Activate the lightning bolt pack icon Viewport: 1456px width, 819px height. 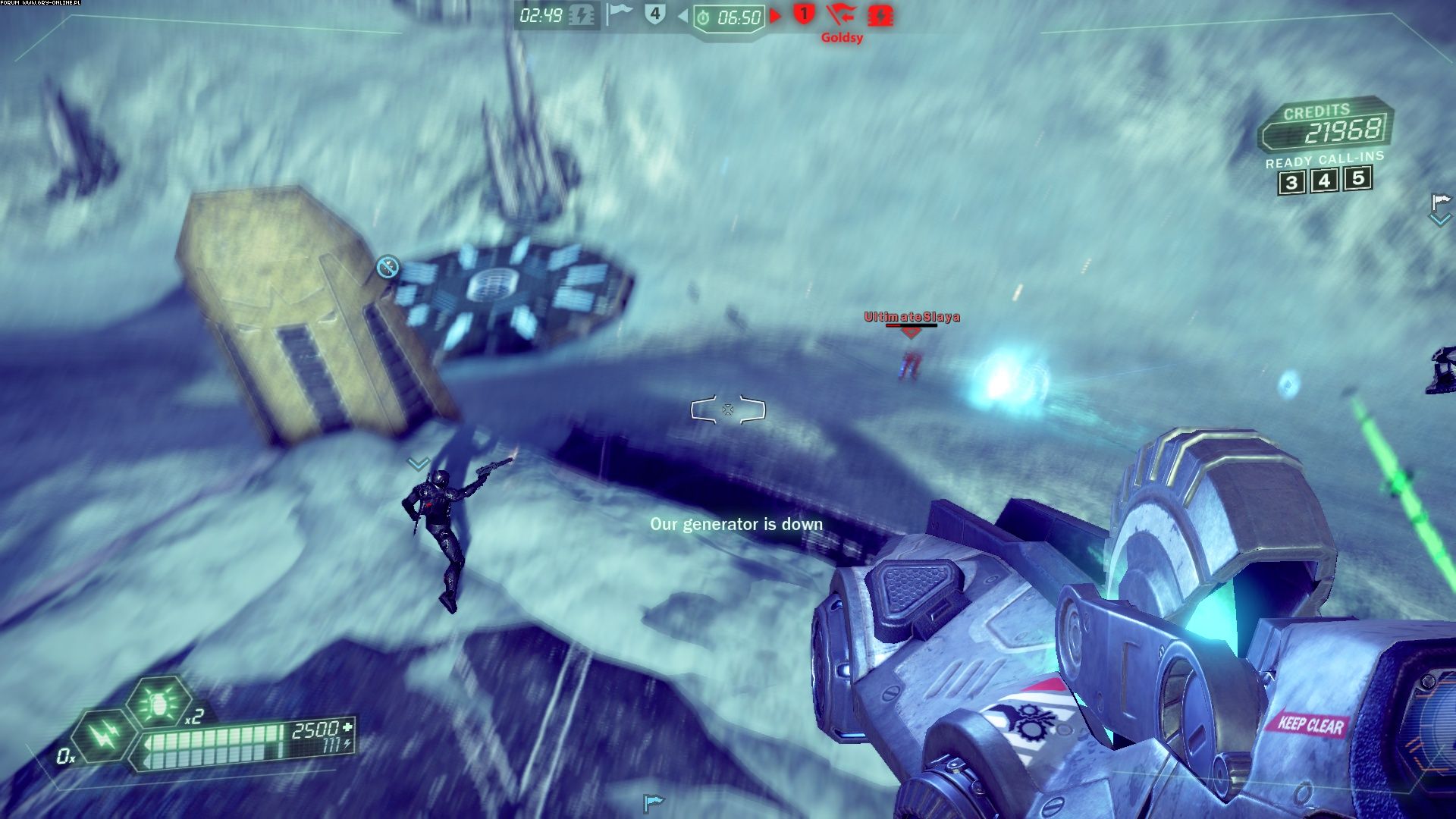point(105,734)
